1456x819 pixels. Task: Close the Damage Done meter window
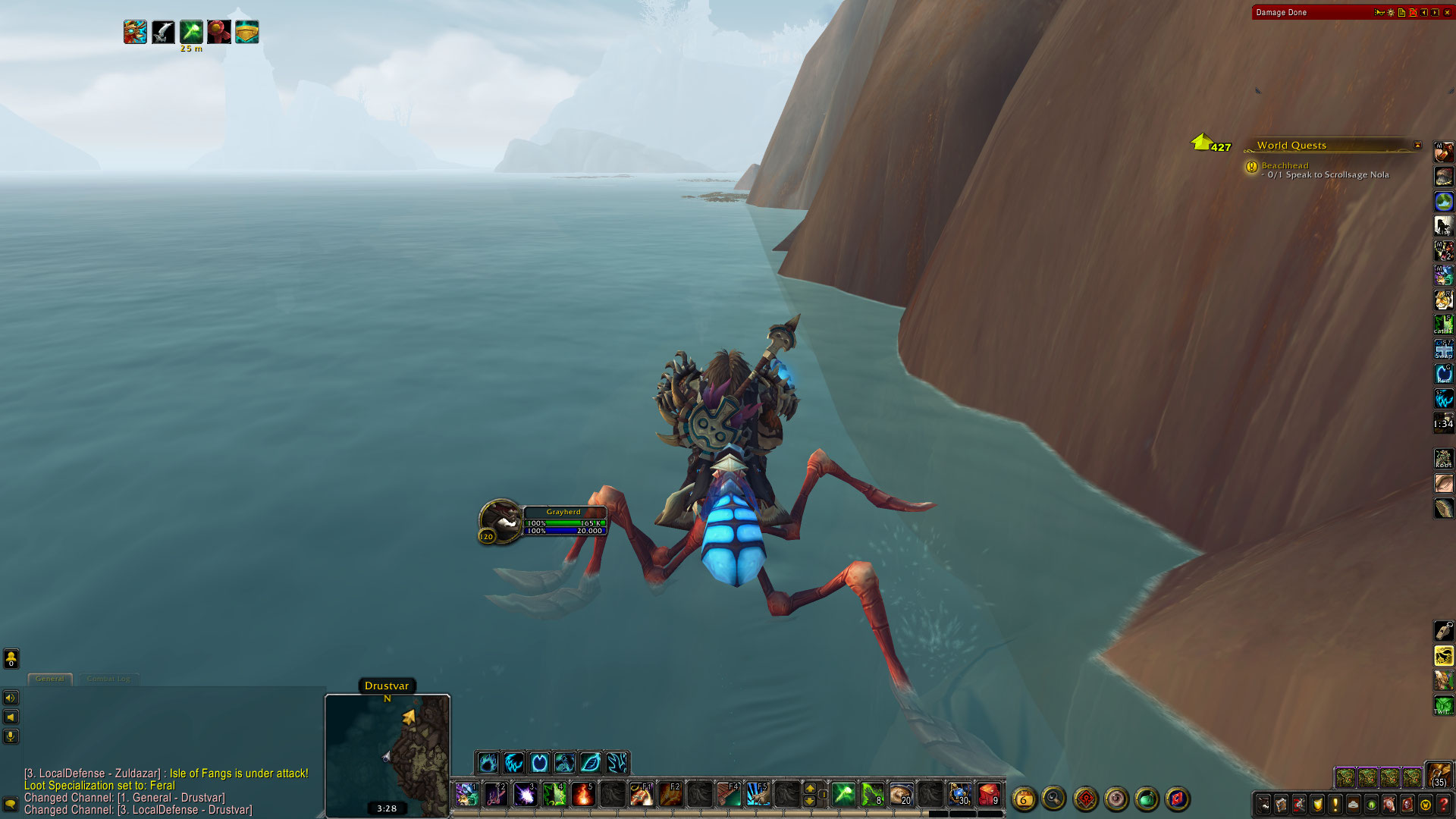pos(1447,12)
